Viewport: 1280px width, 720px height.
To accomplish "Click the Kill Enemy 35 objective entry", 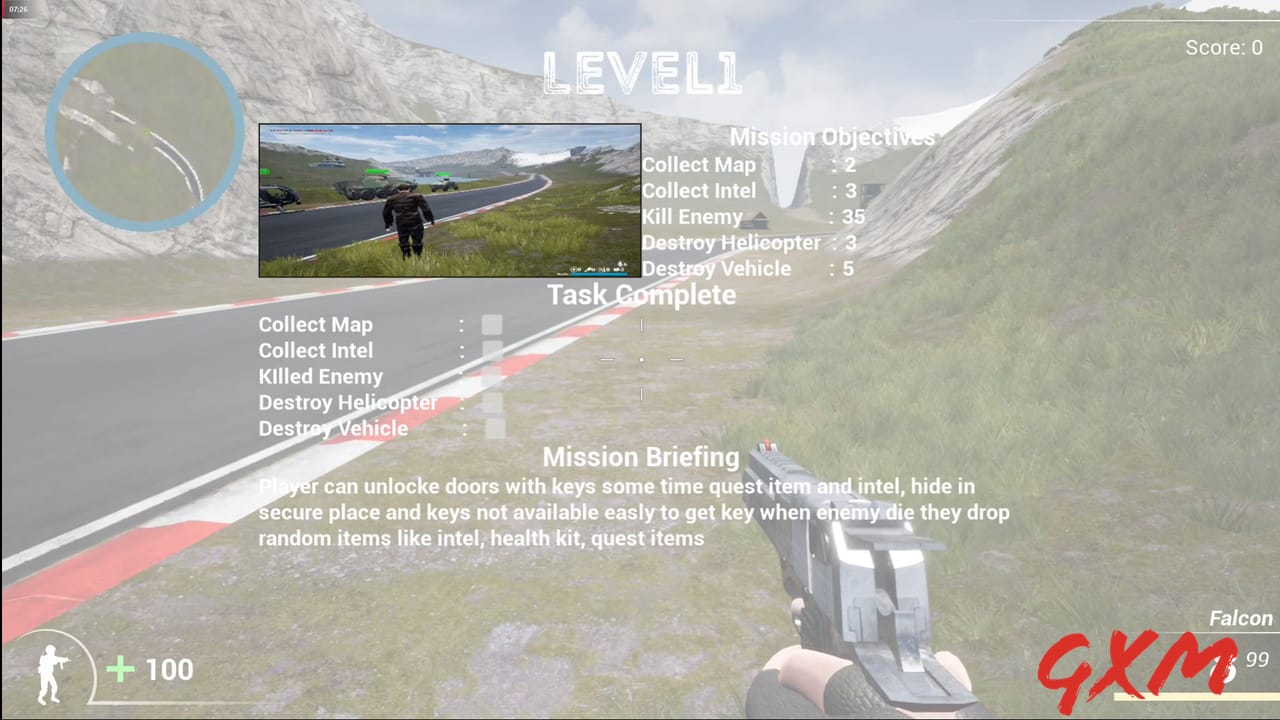I will pos(753,216).
